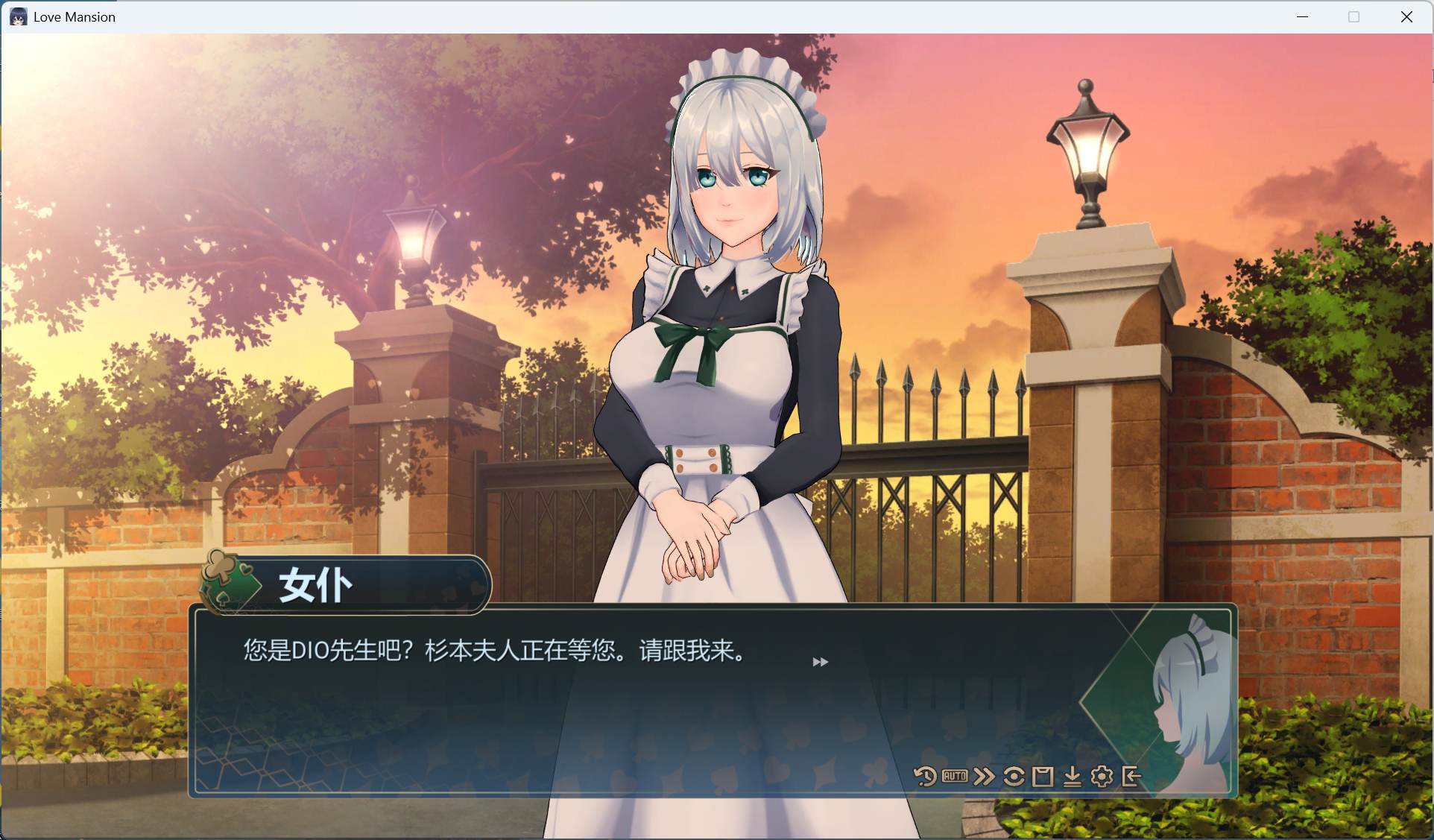Close the Love Mansion window
1434x840 pixels.
point(1407,16)
